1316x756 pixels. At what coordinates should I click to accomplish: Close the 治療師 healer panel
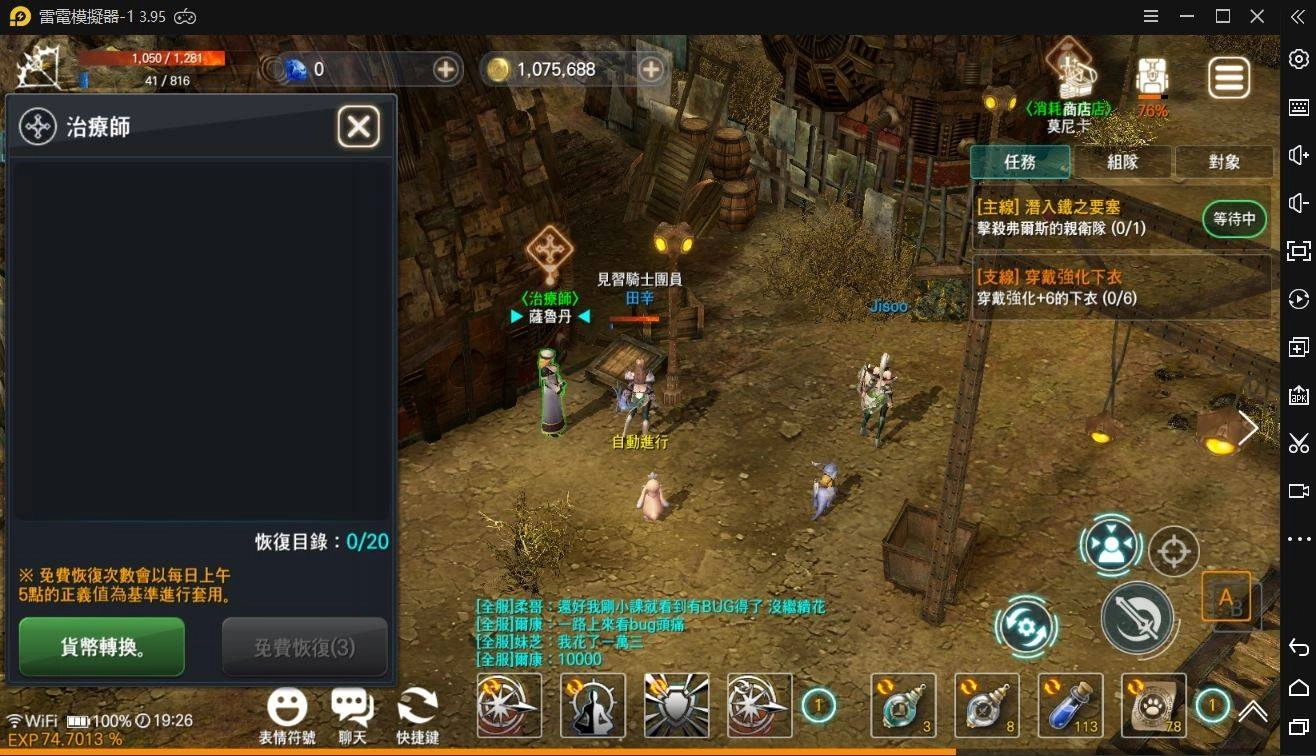(358, 127)
